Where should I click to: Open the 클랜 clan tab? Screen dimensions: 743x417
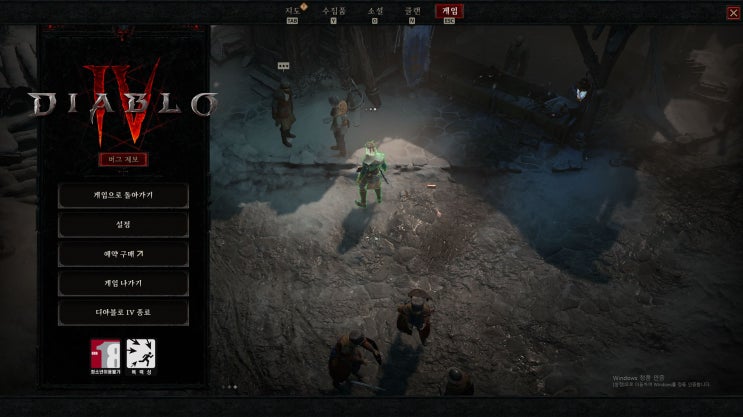[x=413, y=11]
